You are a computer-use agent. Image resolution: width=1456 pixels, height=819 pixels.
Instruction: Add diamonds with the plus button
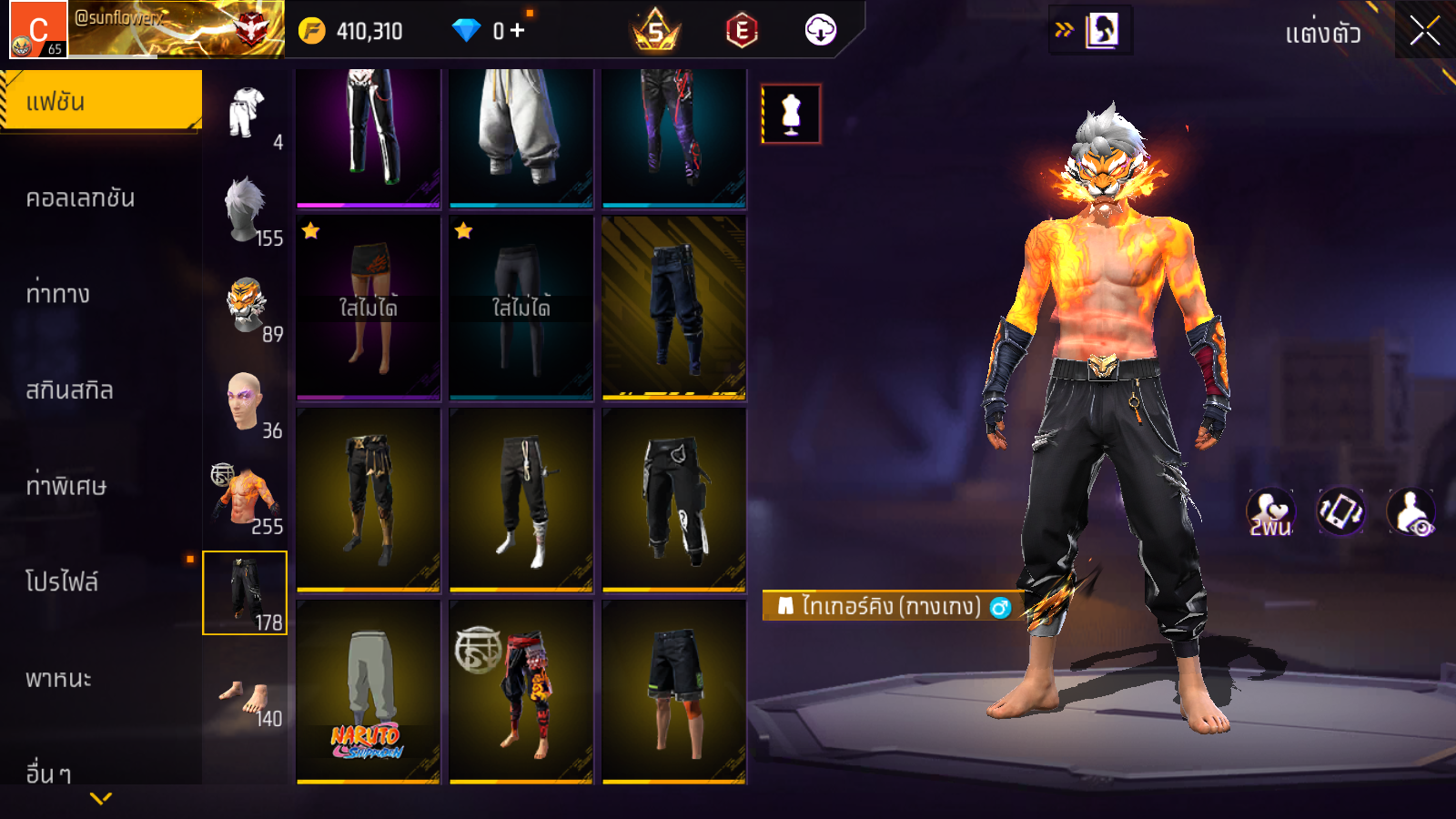pos(518,31)
